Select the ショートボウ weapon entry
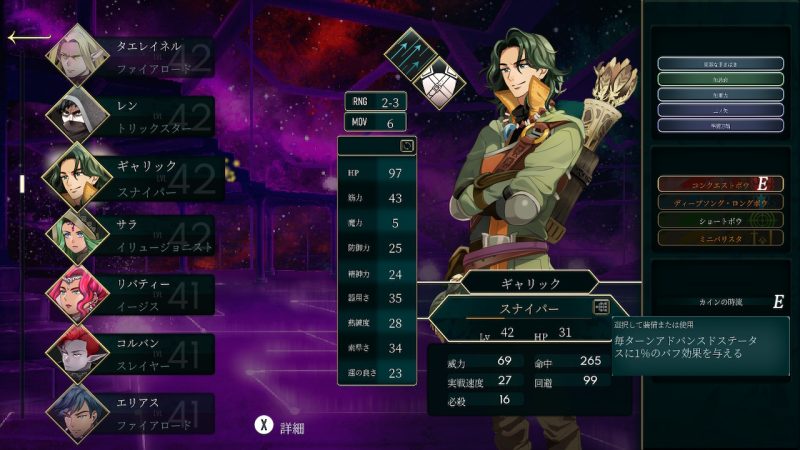This screenshot has width=800, height=450. [x=720, y=220]
